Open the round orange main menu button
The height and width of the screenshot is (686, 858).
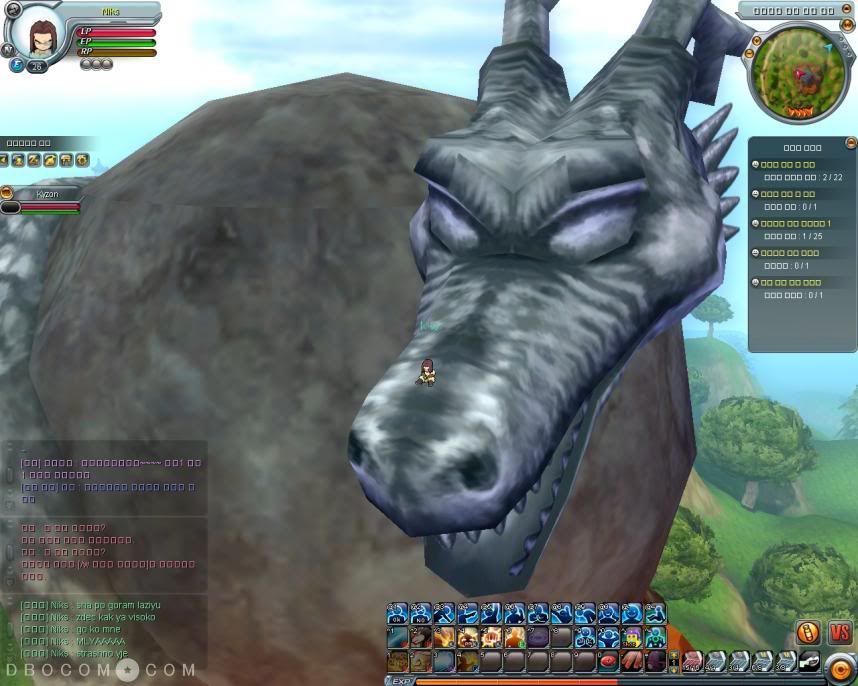tap(841, 666)
